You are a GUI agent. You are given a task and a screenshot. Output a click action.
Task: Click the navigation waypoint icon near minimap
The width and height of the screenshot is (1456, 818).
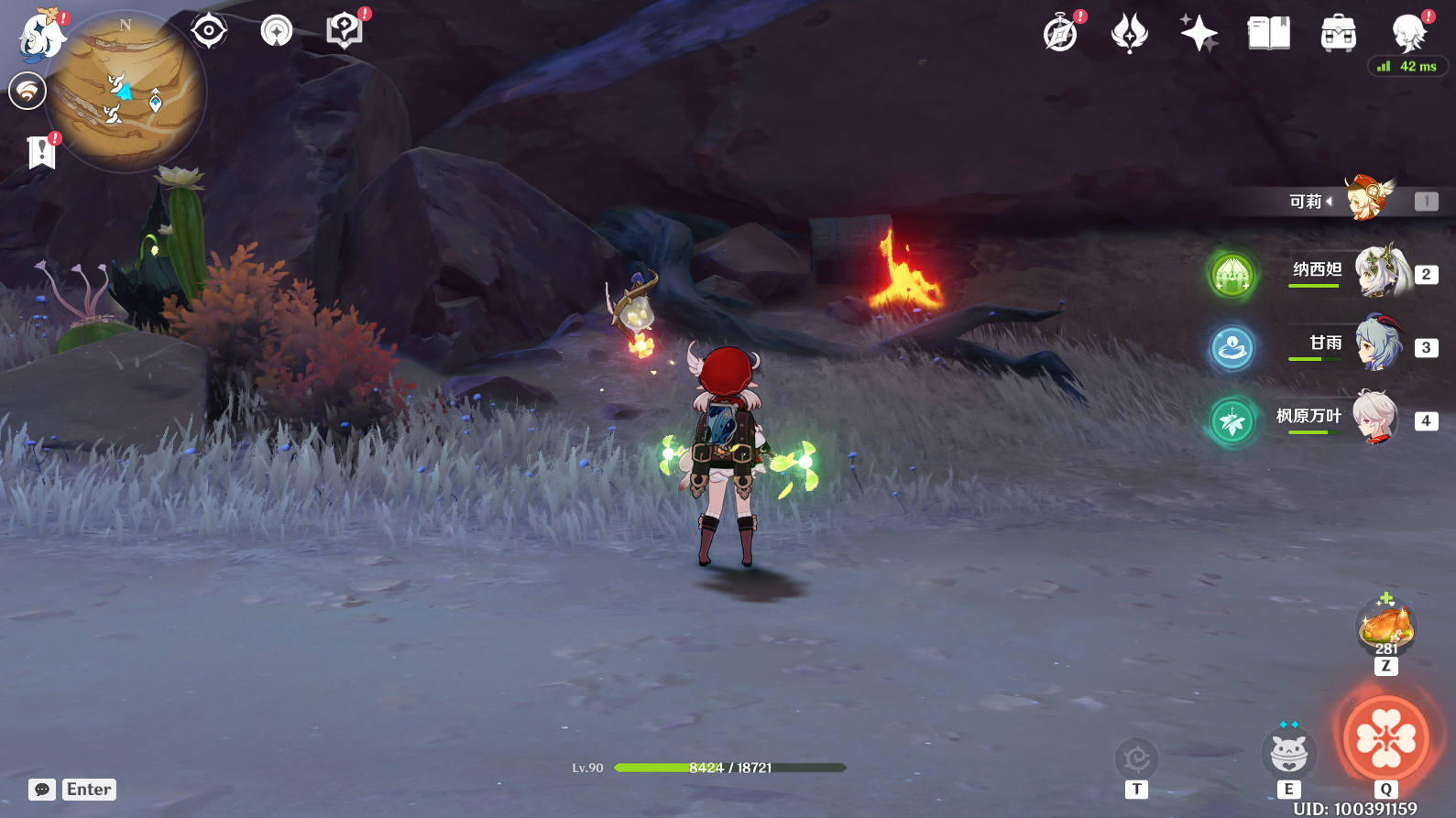click(x=276, y=29)
